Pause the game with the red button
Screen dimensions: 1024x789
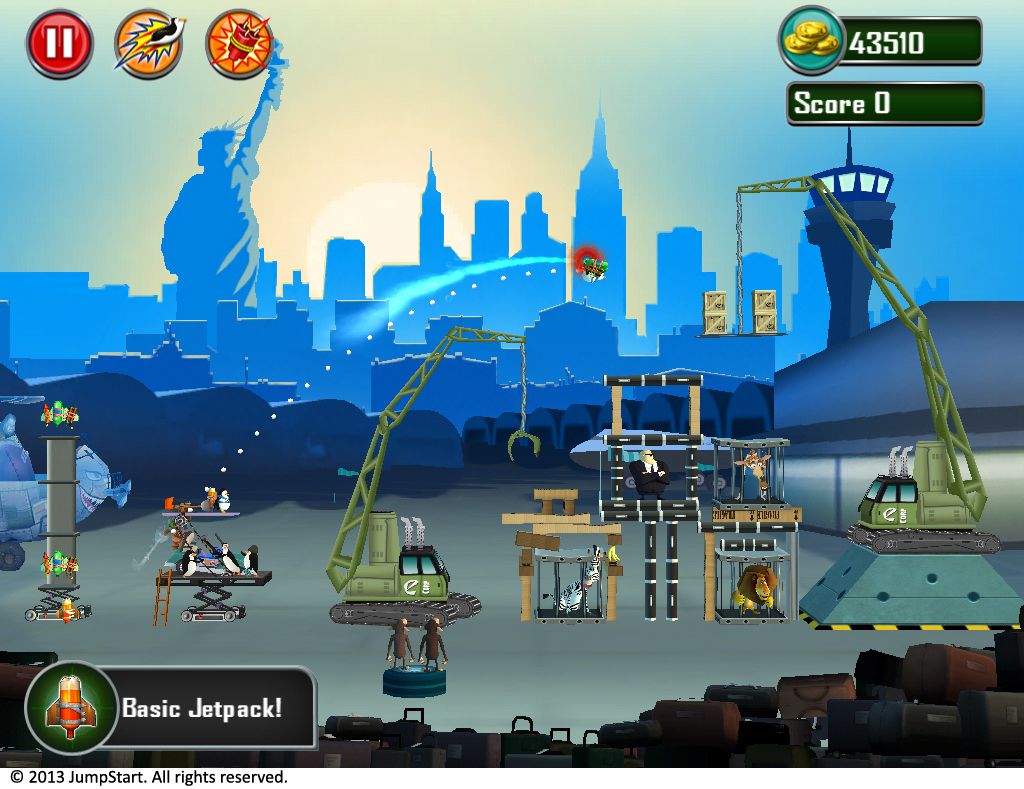tap(59, 44)
